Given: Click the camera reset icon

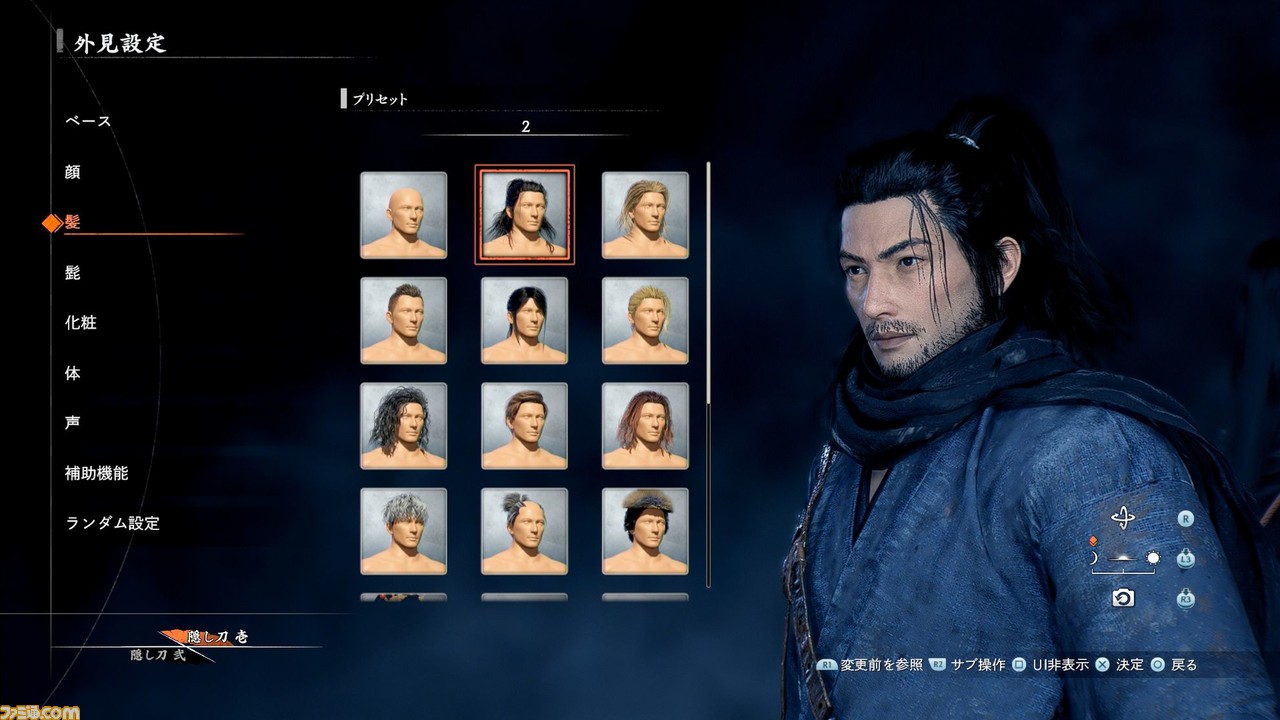Looking at the screenshot, I should [1124, 598].
